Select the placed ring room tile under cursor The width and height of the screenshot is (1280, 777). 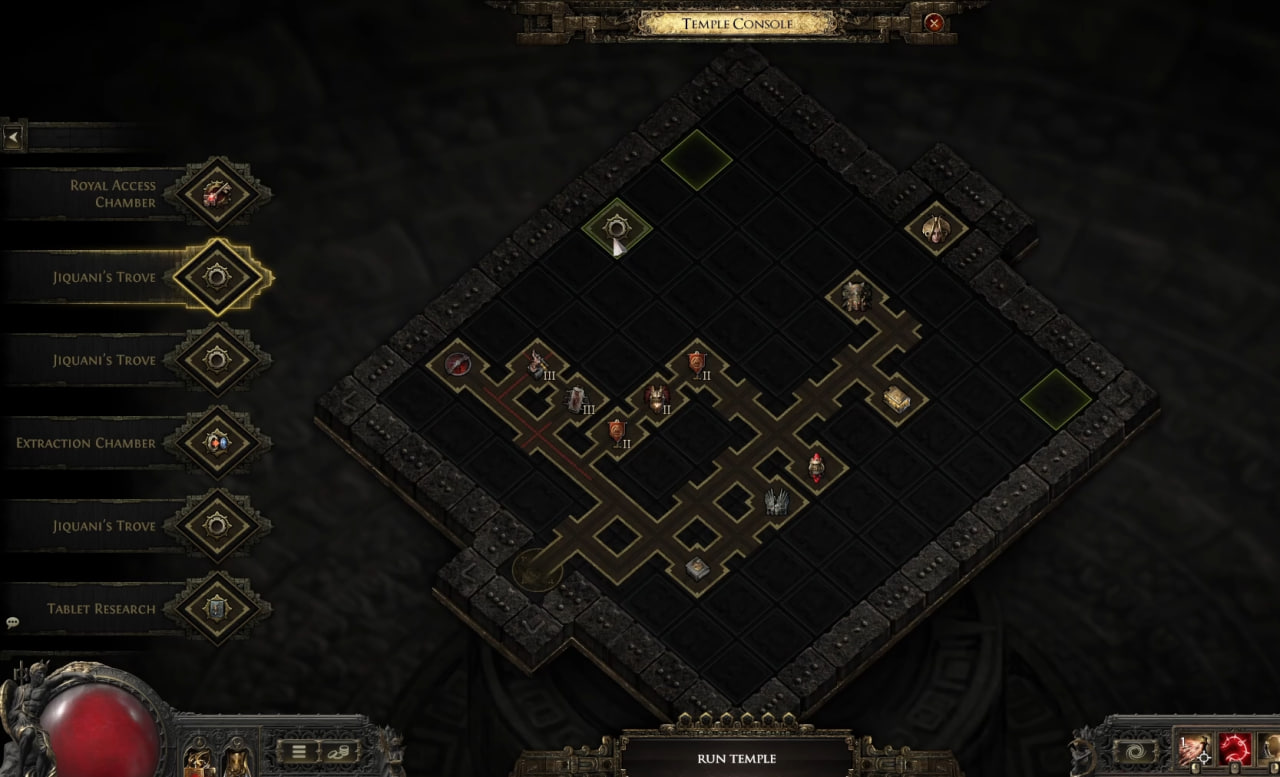point(616,229)
